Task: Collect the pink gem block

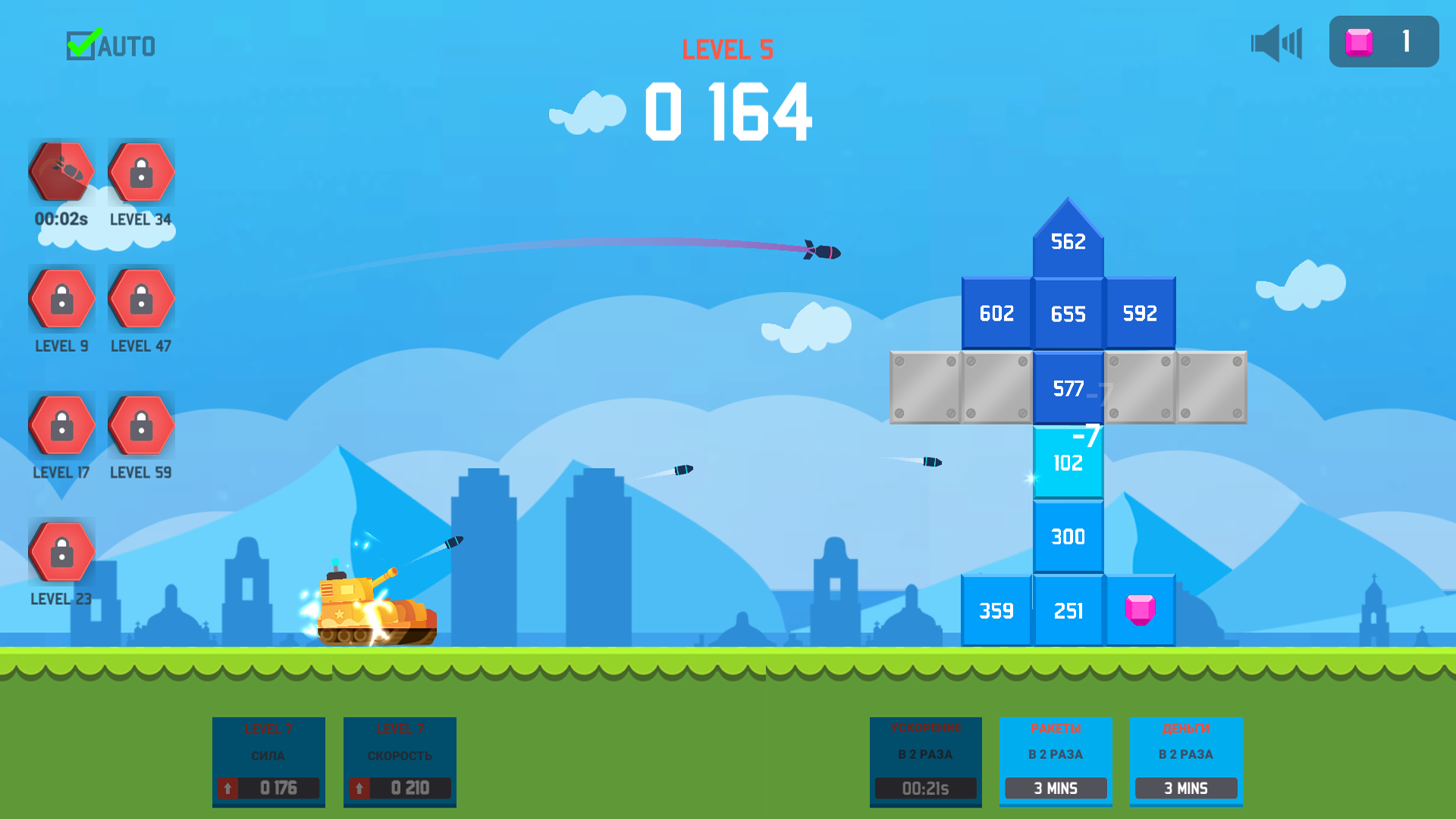Action: 1141,610
